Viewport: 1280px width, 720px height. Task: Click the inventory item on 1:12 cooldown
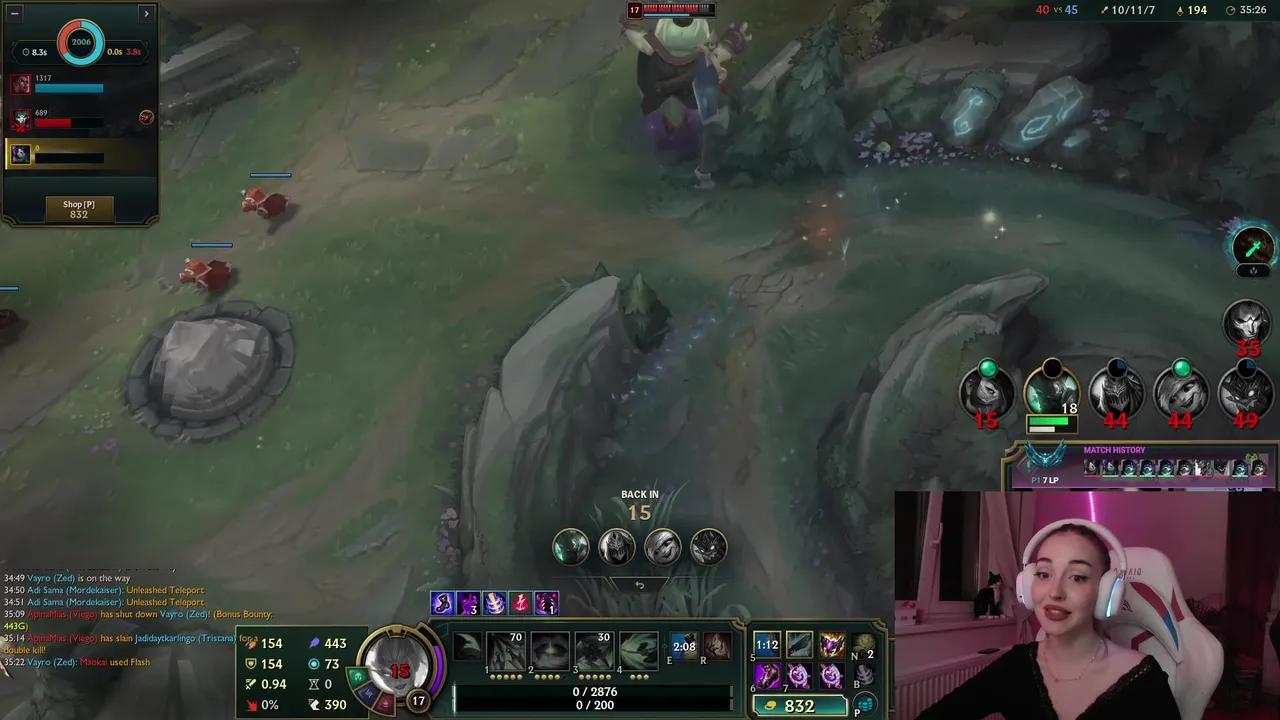coord(766,645)
